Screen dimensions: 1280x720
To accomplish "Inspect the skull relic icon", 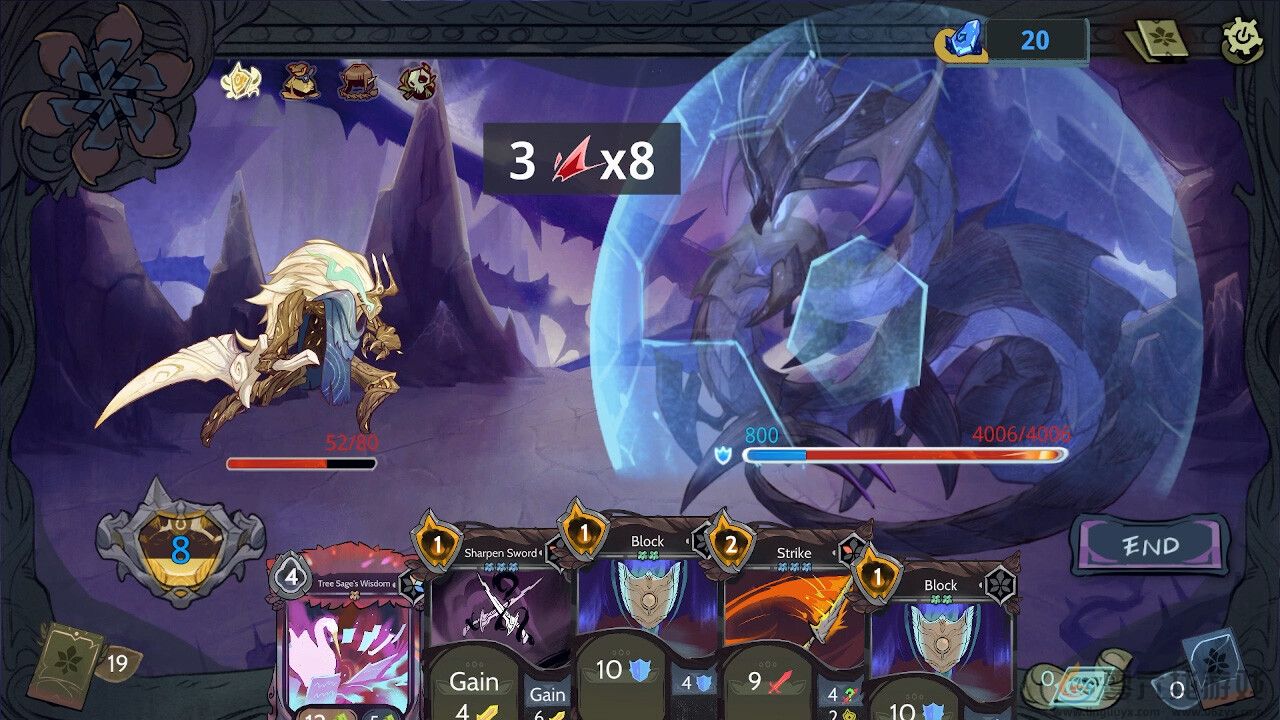I will click(417, 81).
